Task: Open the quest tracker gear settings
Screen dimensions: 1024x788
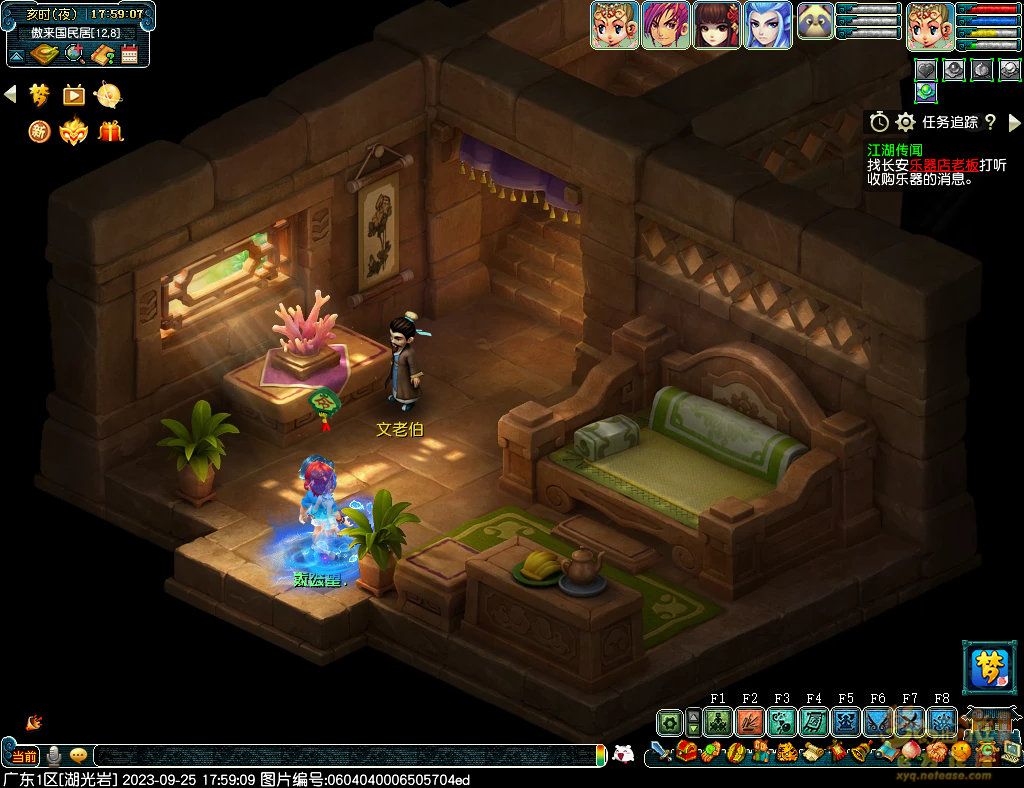Action: tap(906, 122)
